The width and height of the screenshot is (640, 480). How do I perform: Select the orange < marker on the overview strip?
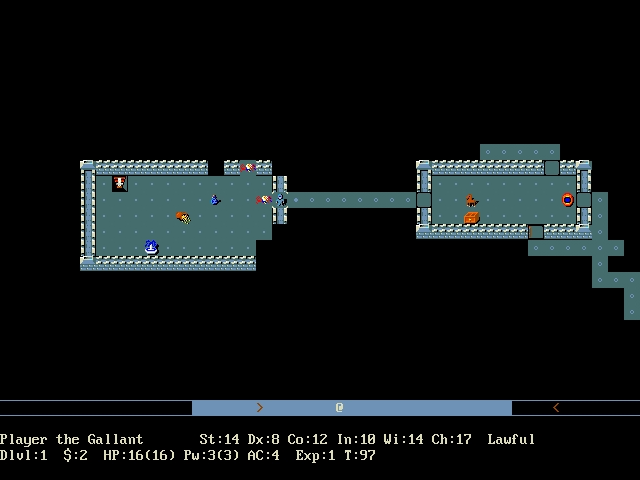[x=556, y=408]
